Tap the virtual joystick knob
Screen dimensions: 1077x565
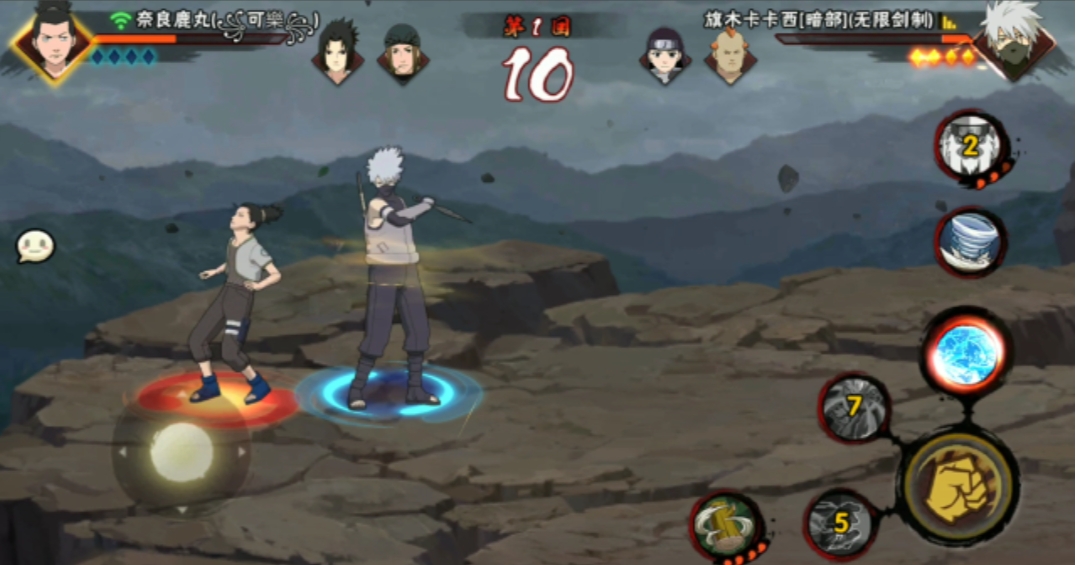pos(182,452)
